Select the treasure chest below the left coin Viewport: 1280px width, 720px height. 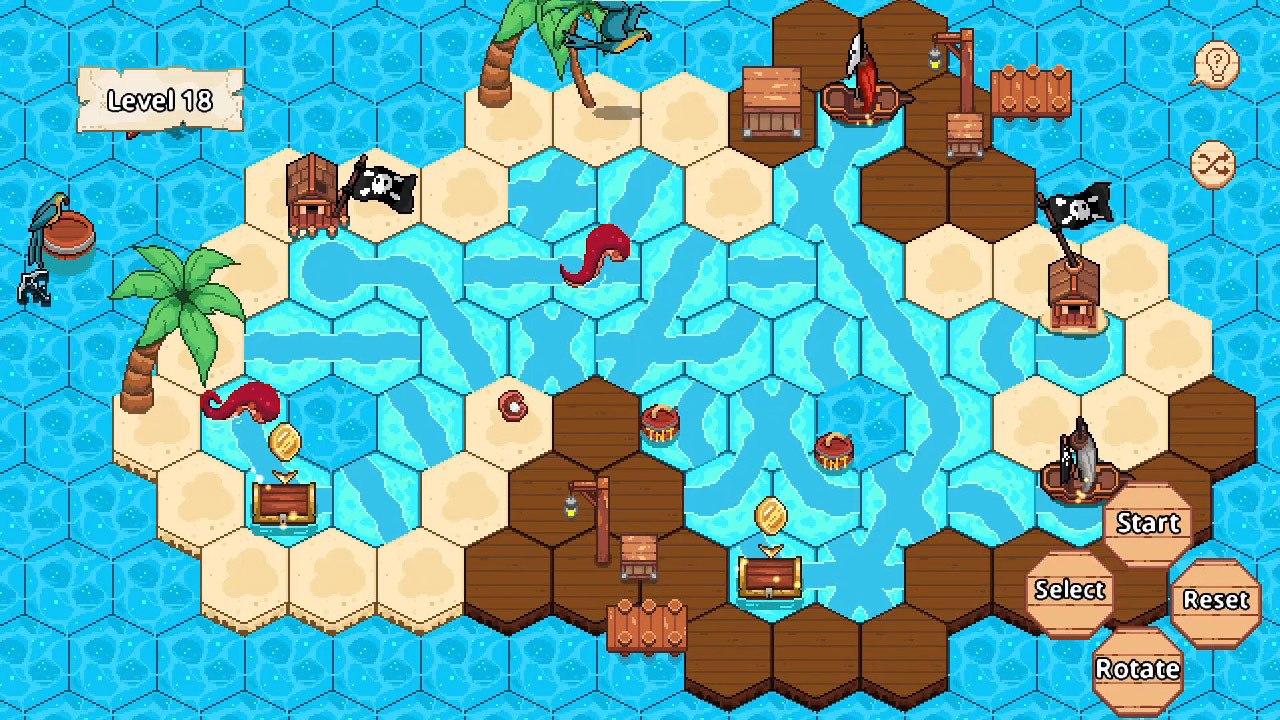click(286, 505)
